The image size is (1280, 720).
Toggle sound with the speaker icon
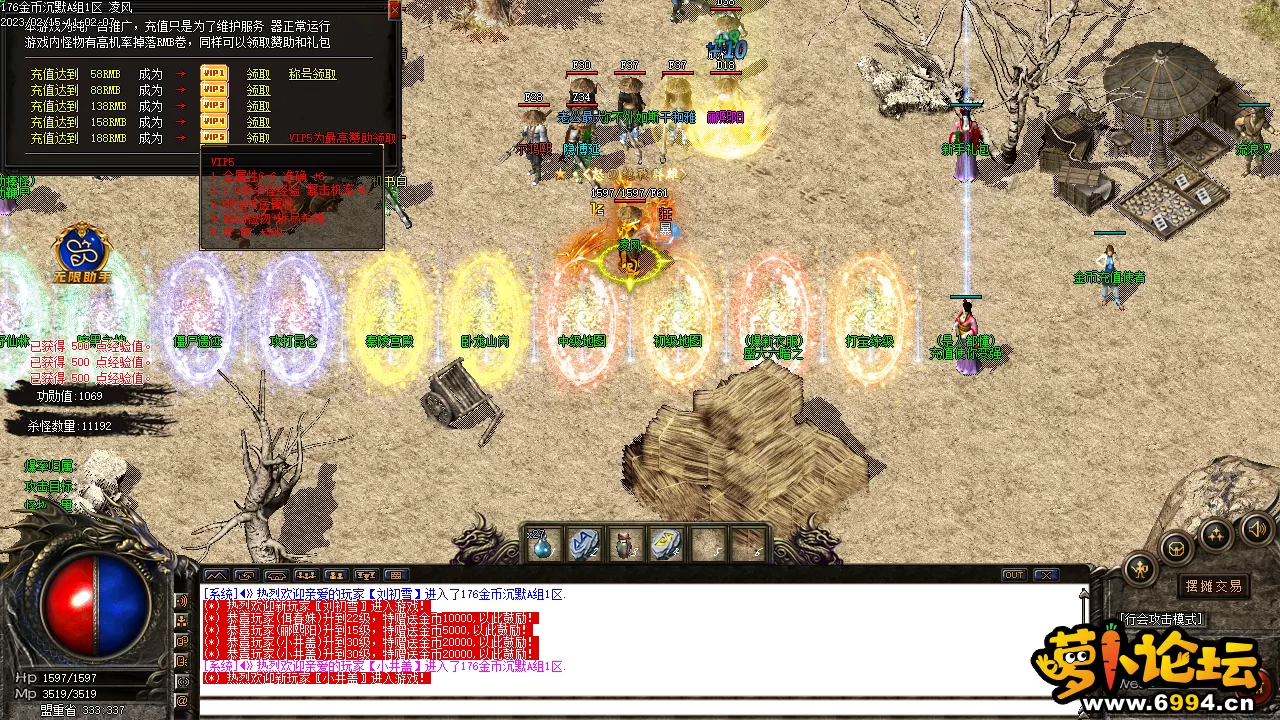[1256, 527]
